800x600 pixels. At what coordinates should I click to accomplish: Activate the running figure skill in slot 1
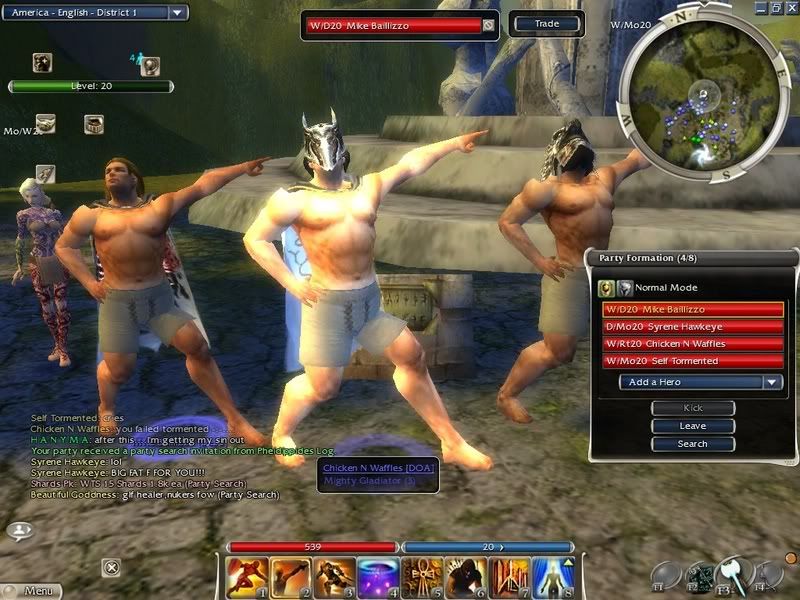click(242, 577)
